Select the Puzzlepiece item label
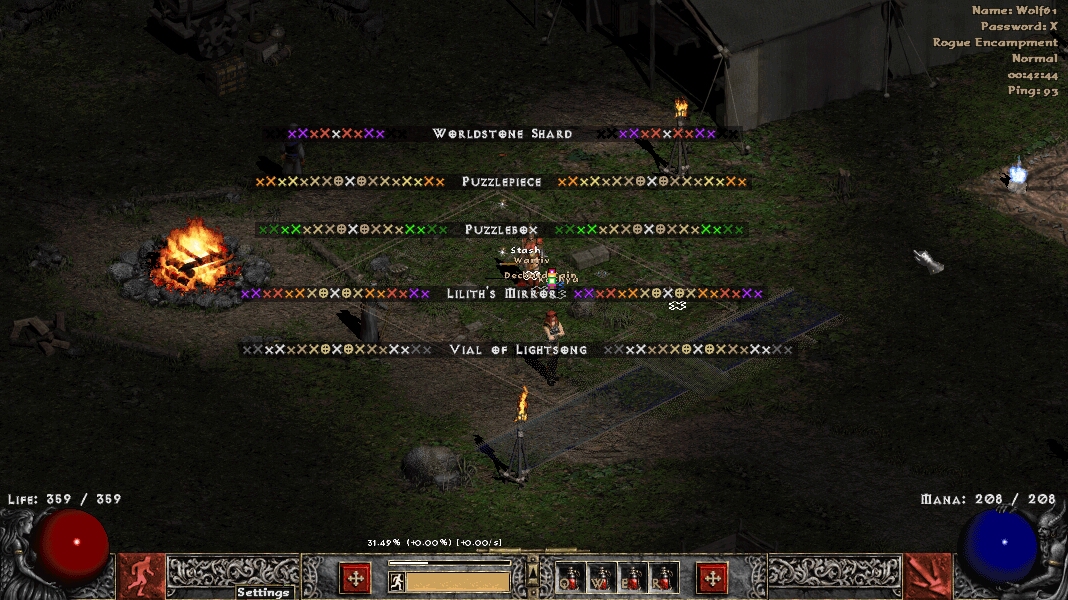 pyautogui.click(x=502, y=182)
